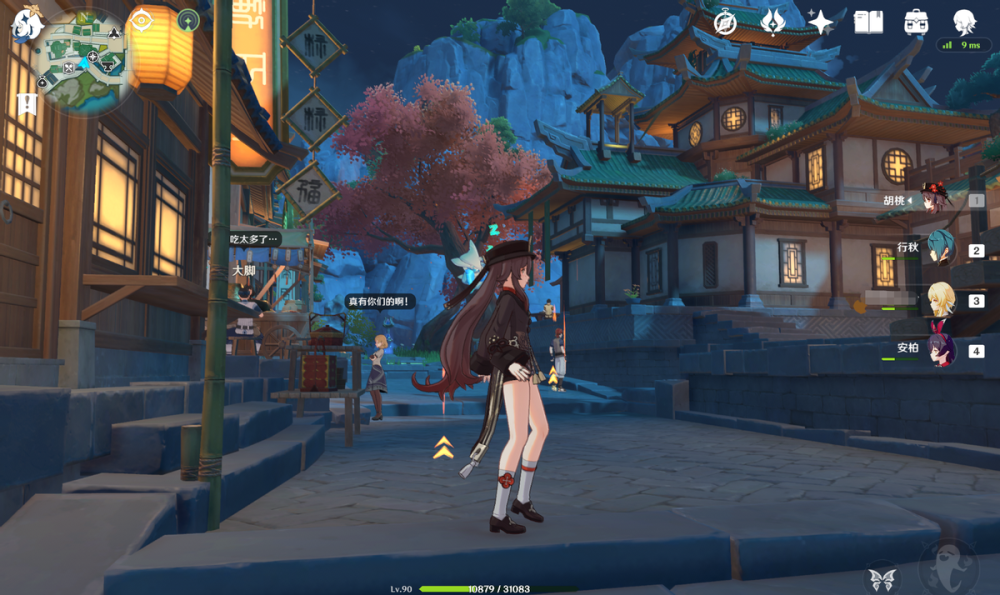Open the character head profile icon
Screen dimensions: 1000x595
tap(963, 22)
